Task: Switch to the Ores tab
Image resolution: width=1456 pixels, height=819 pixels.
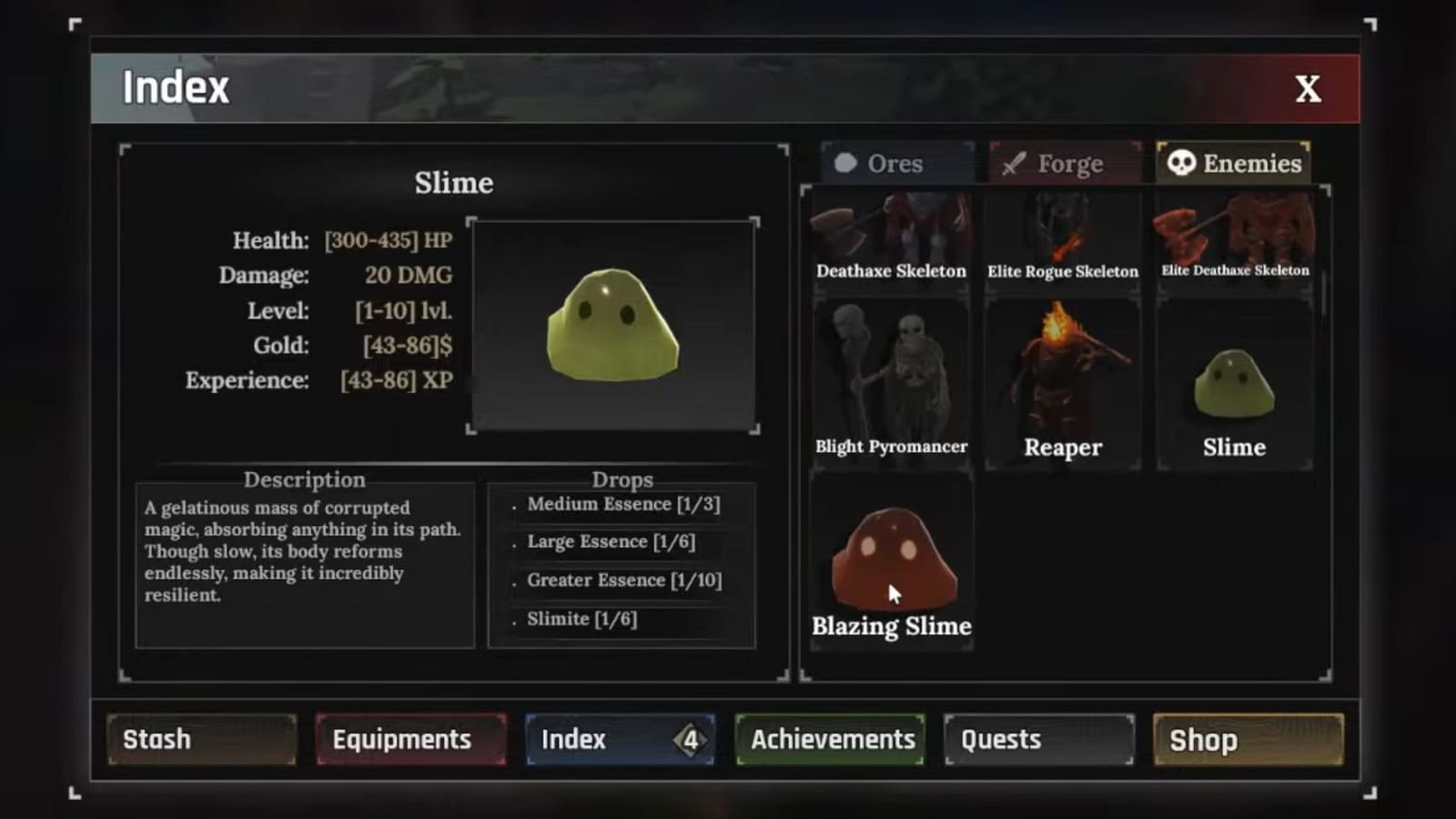Action: 895,164
